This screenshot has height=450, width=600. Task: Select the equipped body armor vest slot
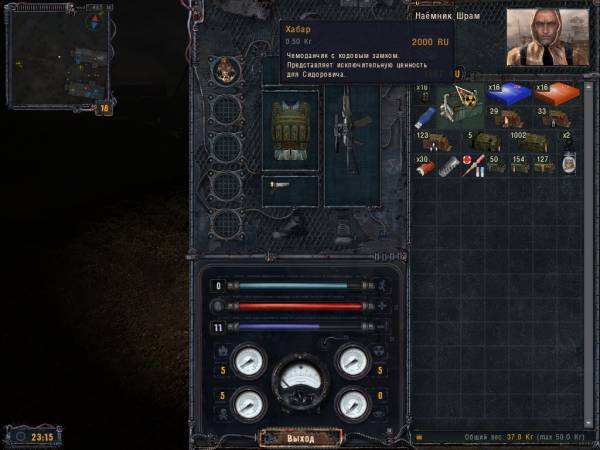click(x=290, y=130)
